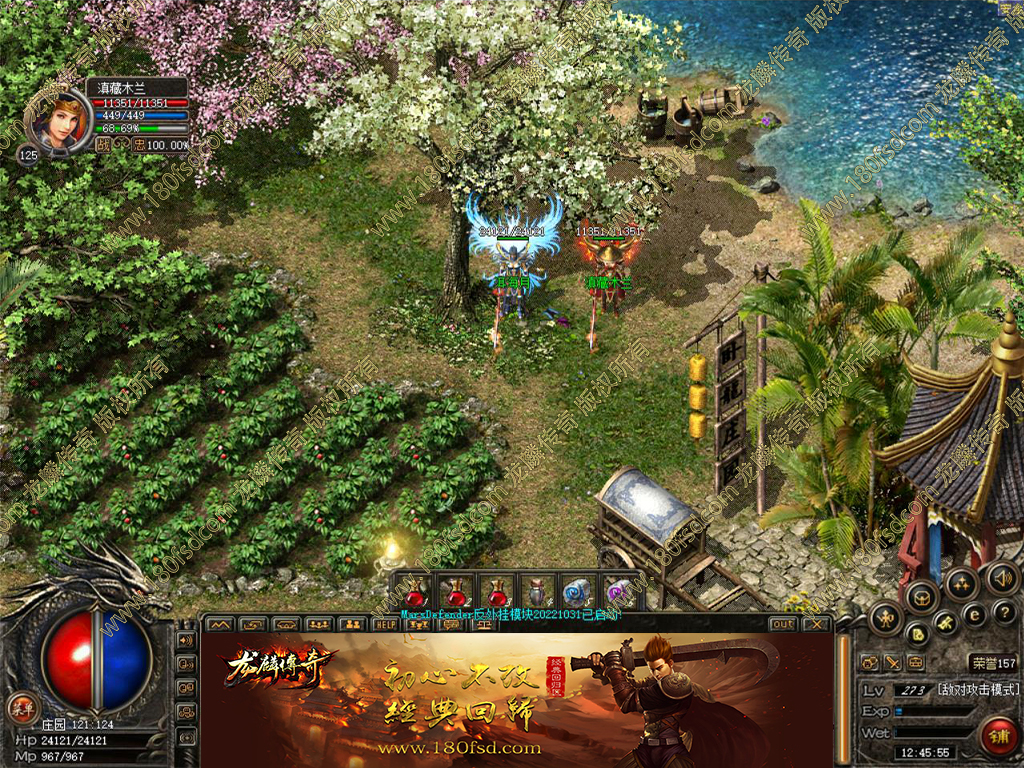Click the HELP button on the chat bar
Viewport: 1024px width, 768px height.
coord(386,624)
